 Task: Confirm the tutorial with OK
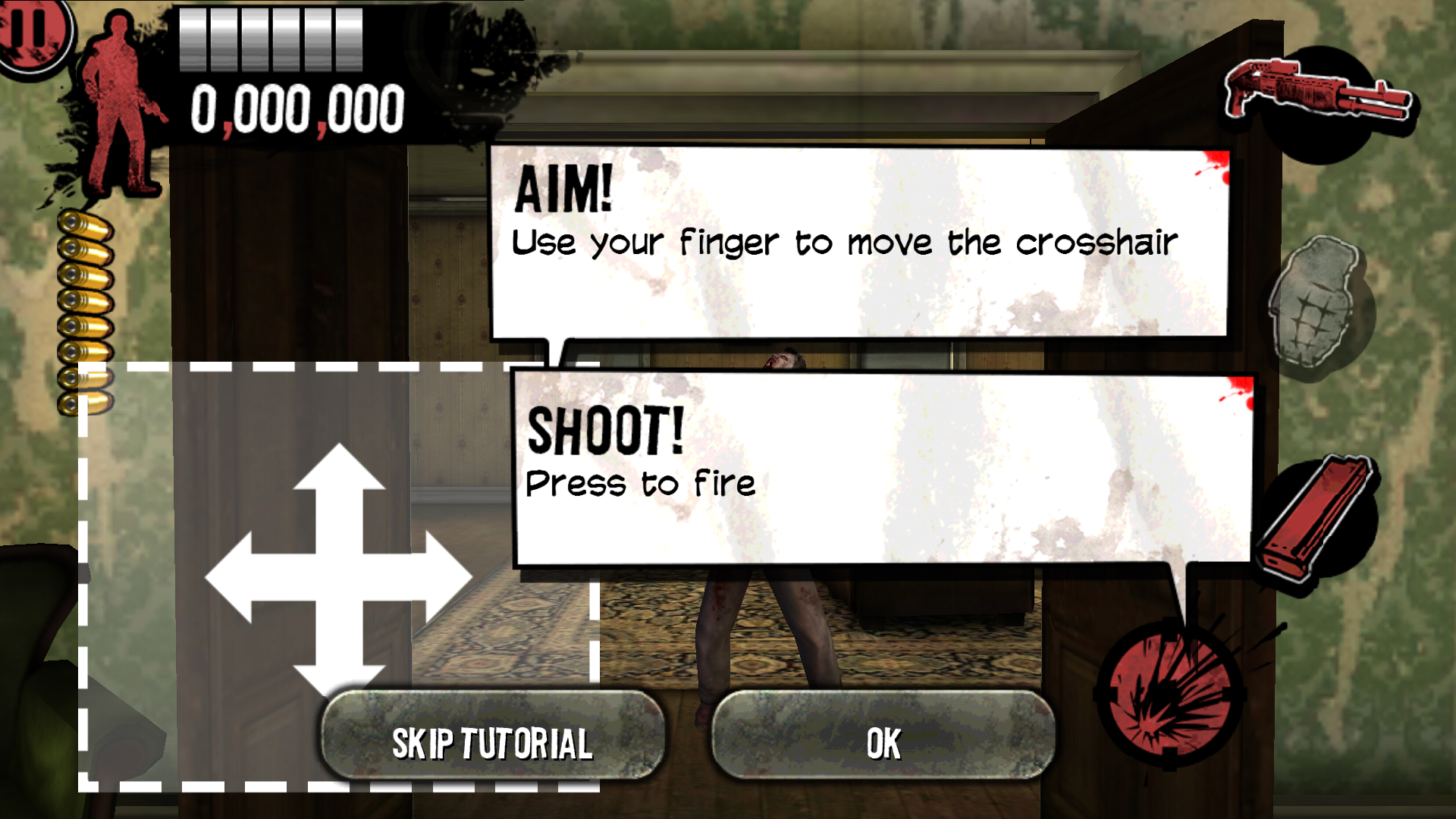click(883, 741)
